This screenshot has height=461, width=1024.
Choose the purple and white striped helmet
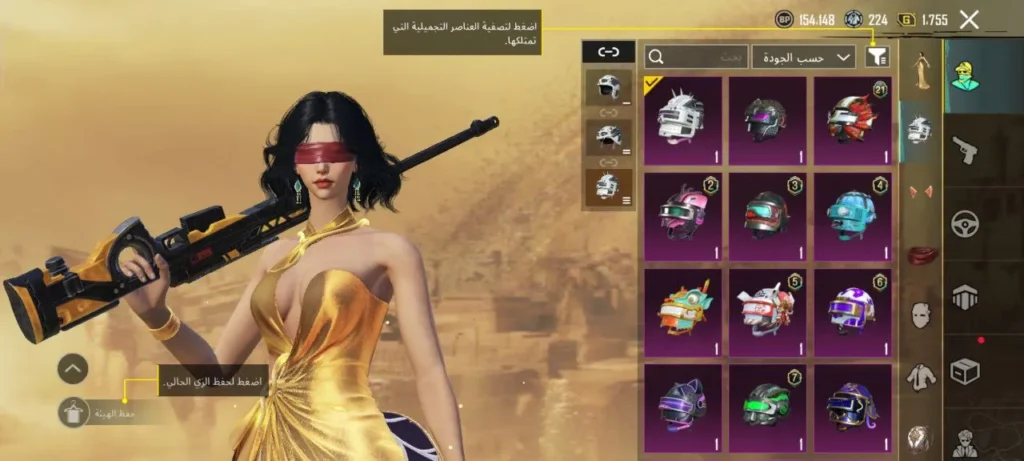[853, 310]
